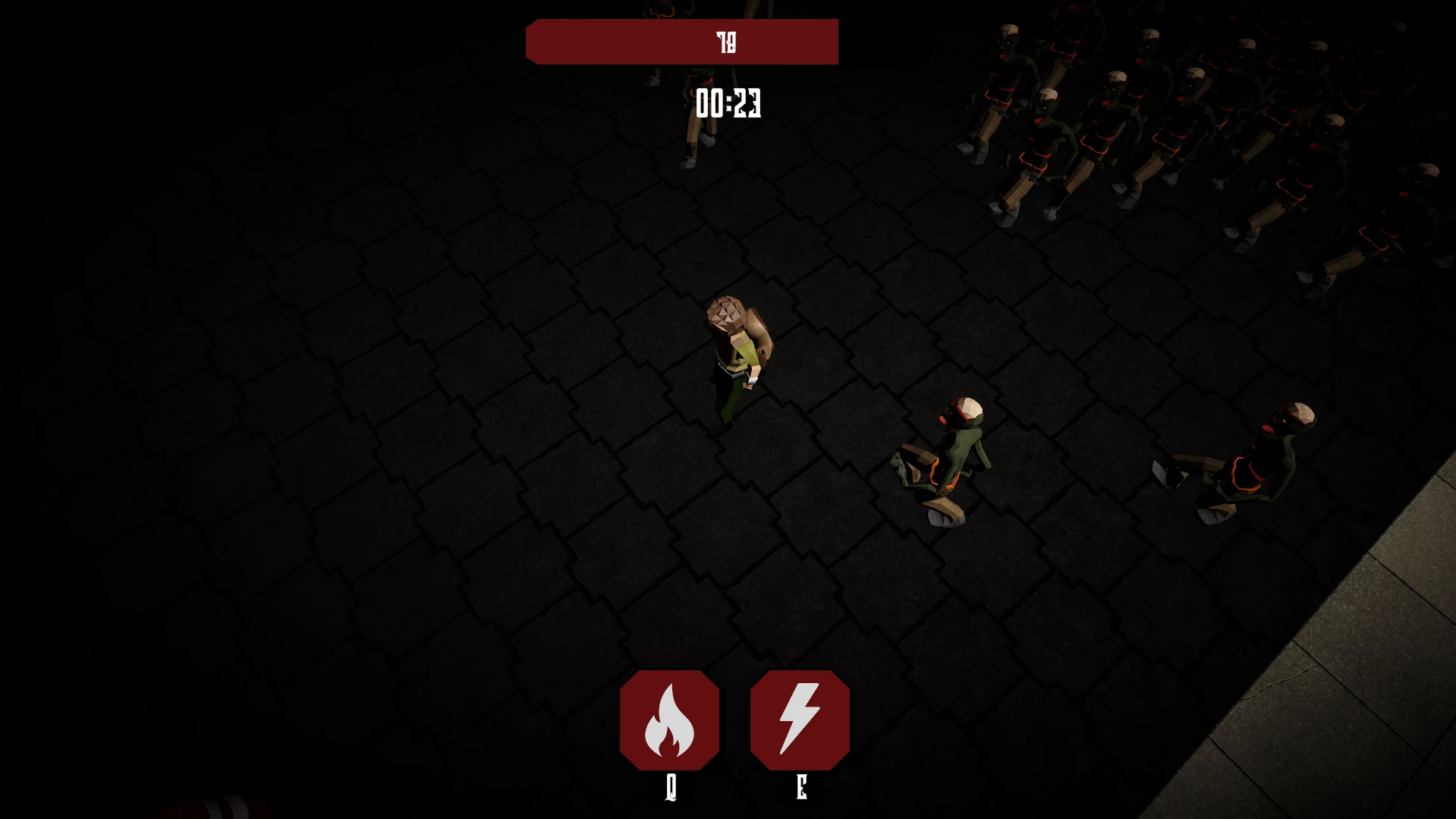Activate the fire flame ability
This screenshot has height=819, width=1456.
pyautogui.click(x=669, y=720)
